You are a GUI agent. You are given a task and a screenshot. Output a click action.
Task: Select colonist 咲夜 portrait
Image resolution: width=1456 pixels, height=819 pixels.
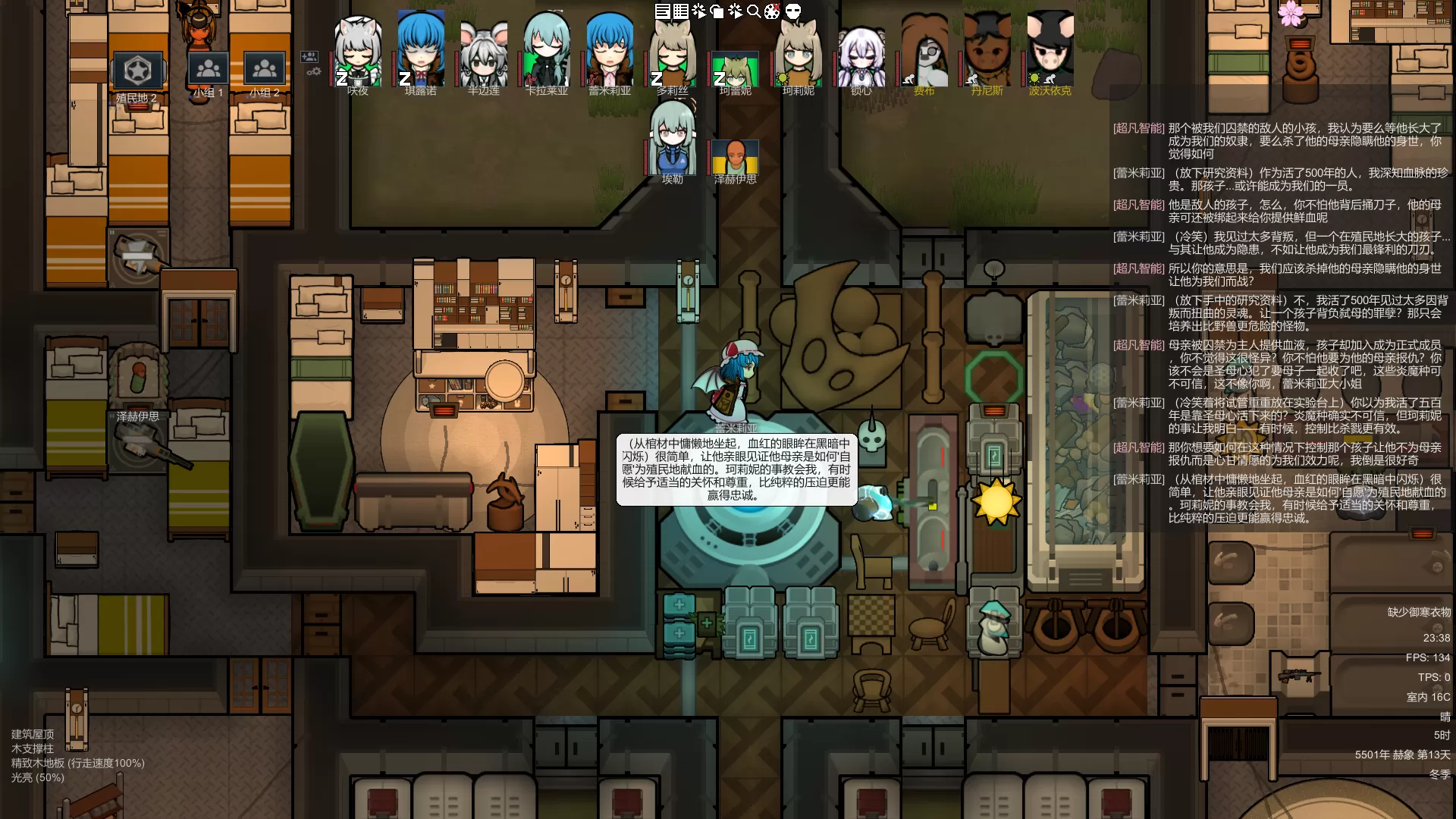tap(358, 52)
